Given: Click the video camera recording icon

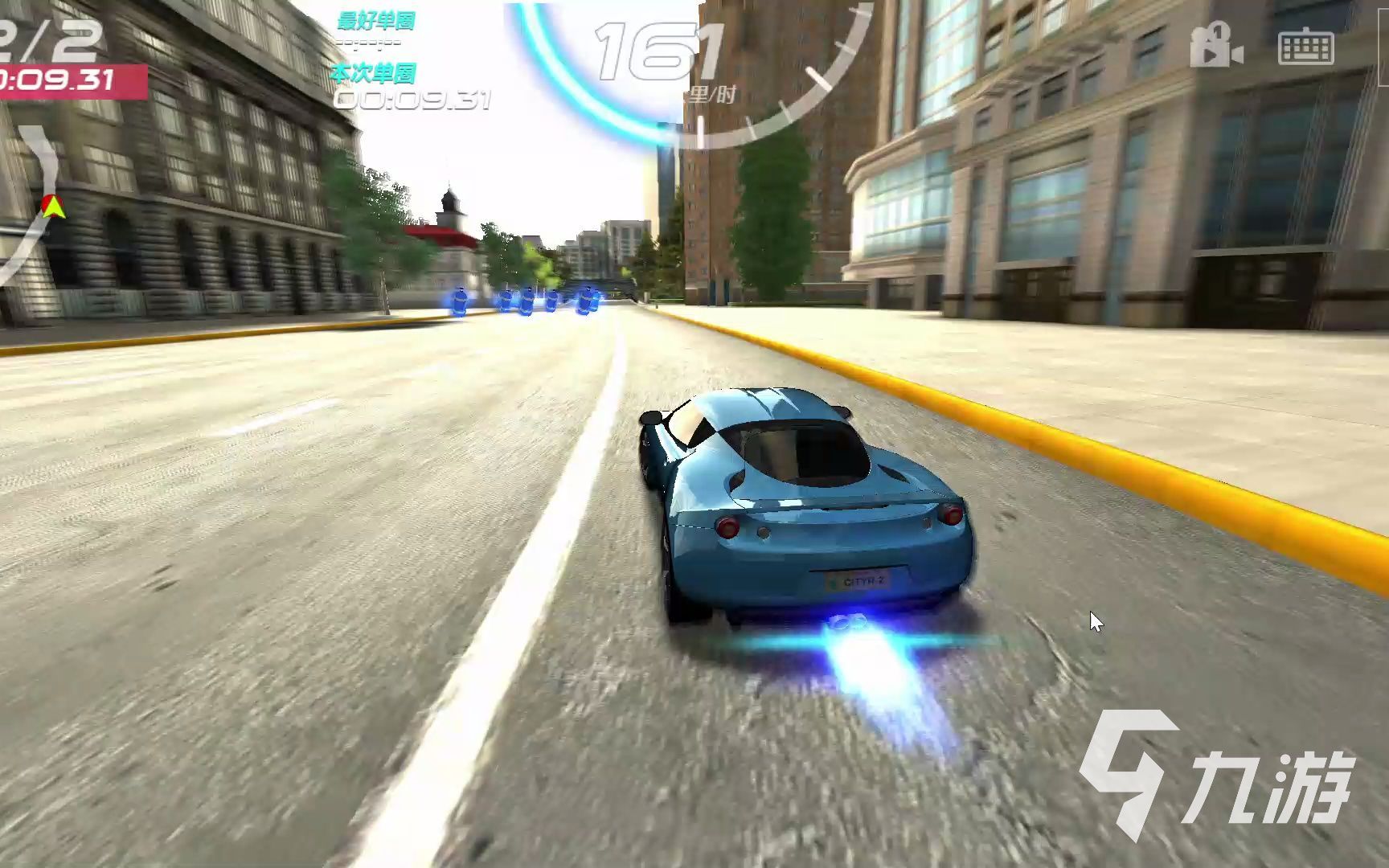Looking at the screenshot, I should tap(1216, 46).
